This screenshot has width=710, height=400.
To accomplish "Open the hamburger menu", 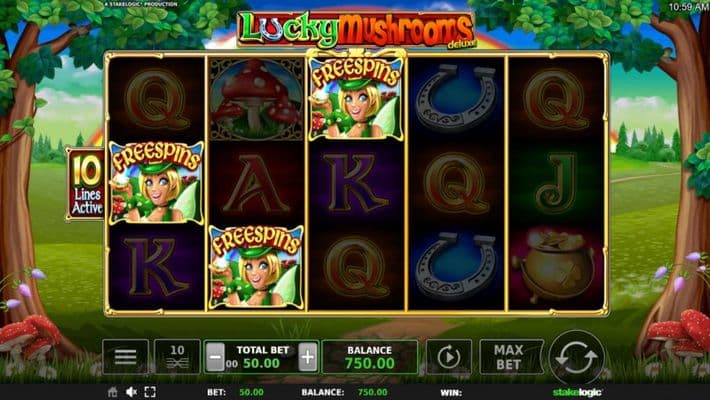I will tap(125, 357).
